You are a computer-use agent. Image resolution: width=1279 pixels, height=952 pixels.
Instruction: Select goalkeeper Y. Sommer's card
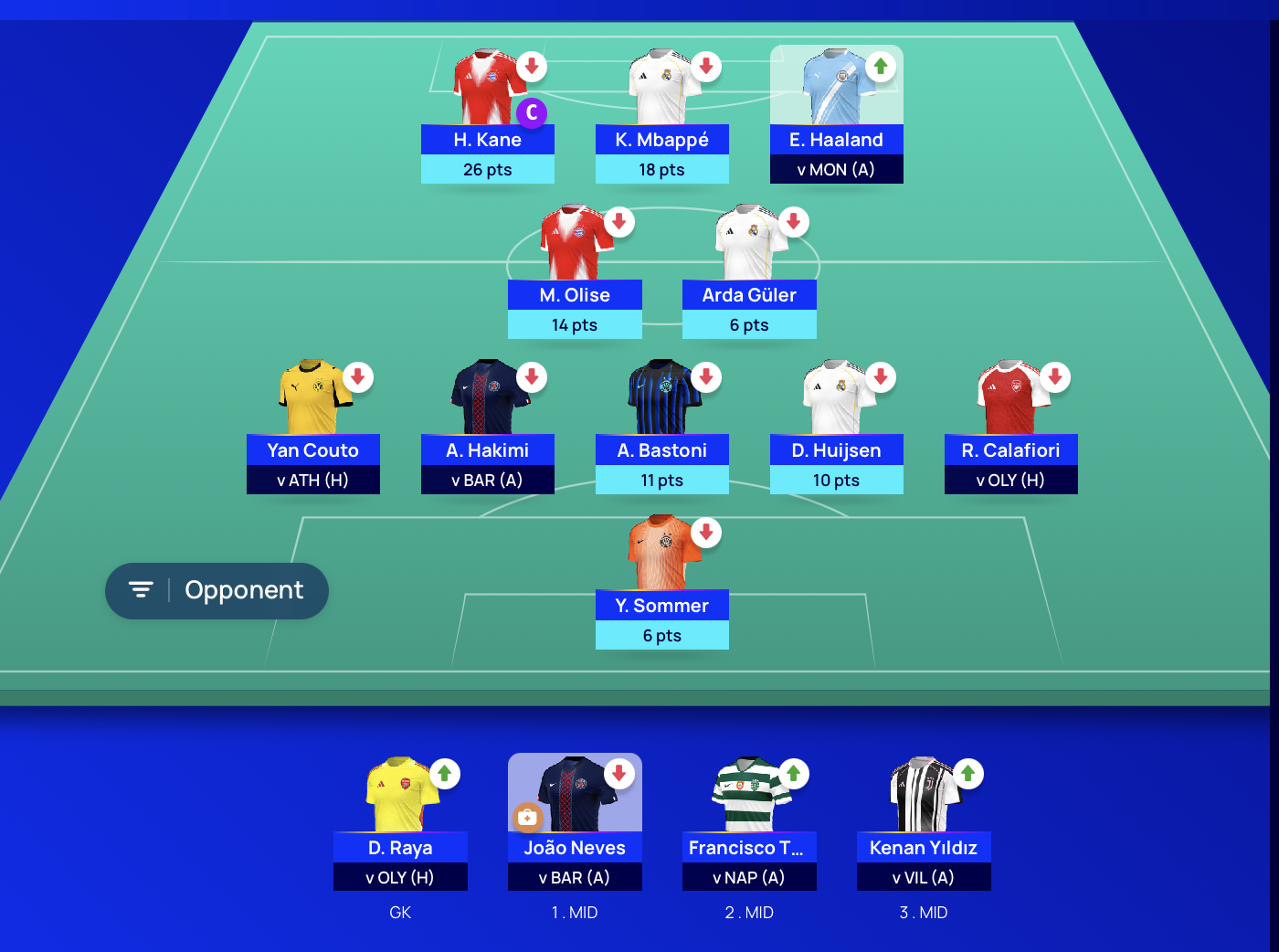pos(661,606)
